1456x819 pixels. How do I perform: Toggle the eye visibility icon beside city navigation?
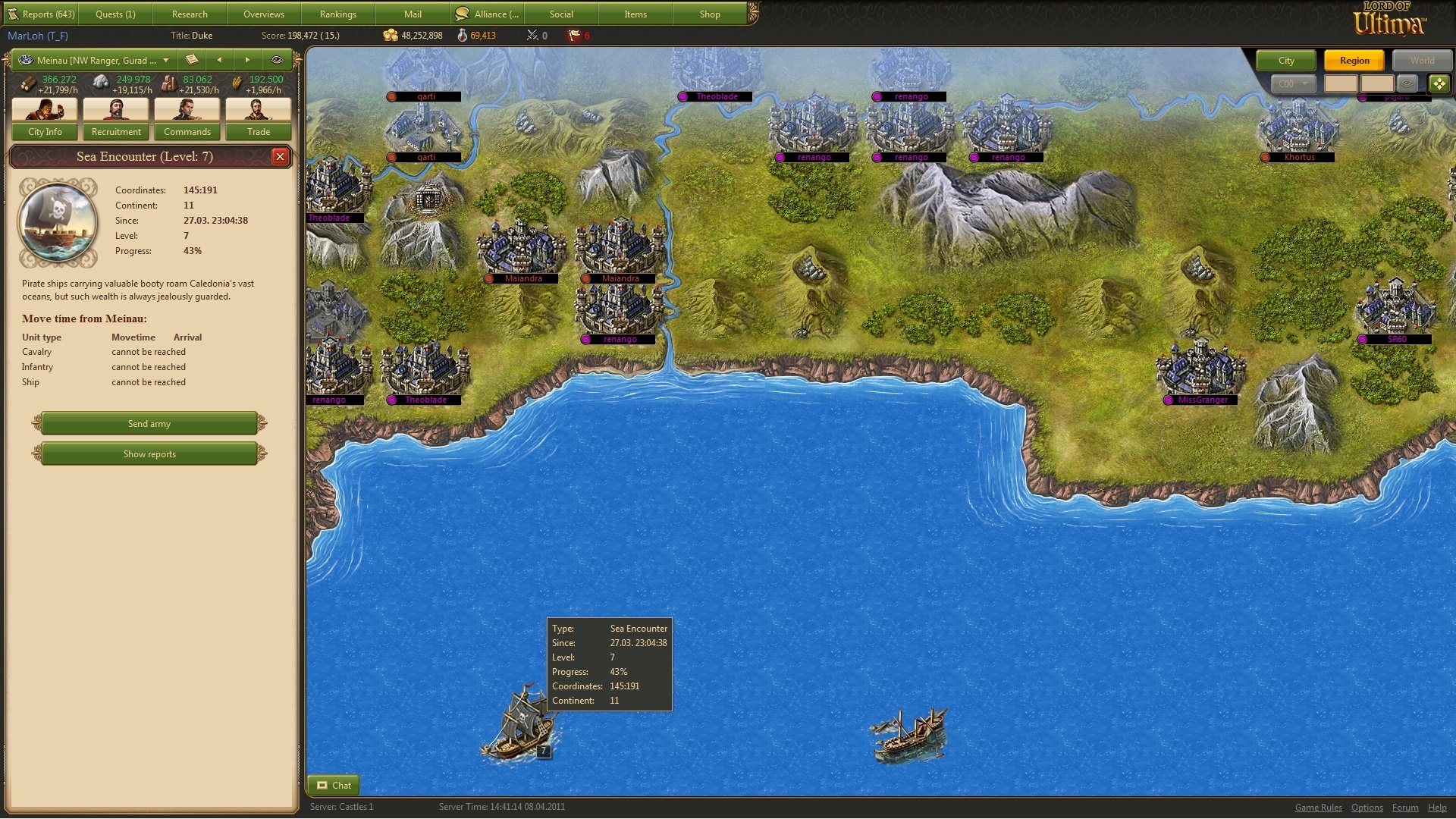(276, 60)
